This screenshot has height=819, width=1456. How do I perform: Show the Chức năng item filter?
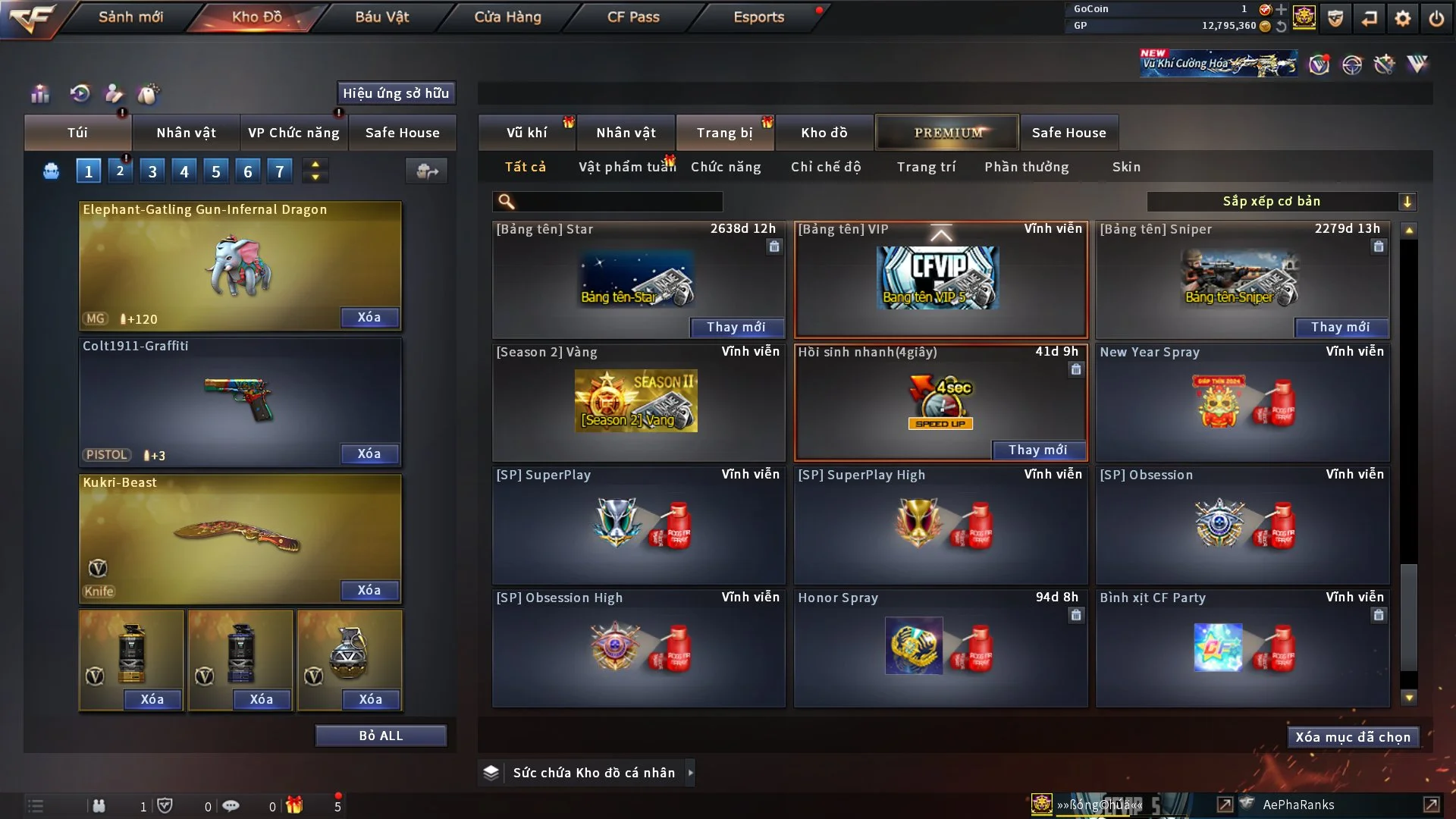(725, 167)
